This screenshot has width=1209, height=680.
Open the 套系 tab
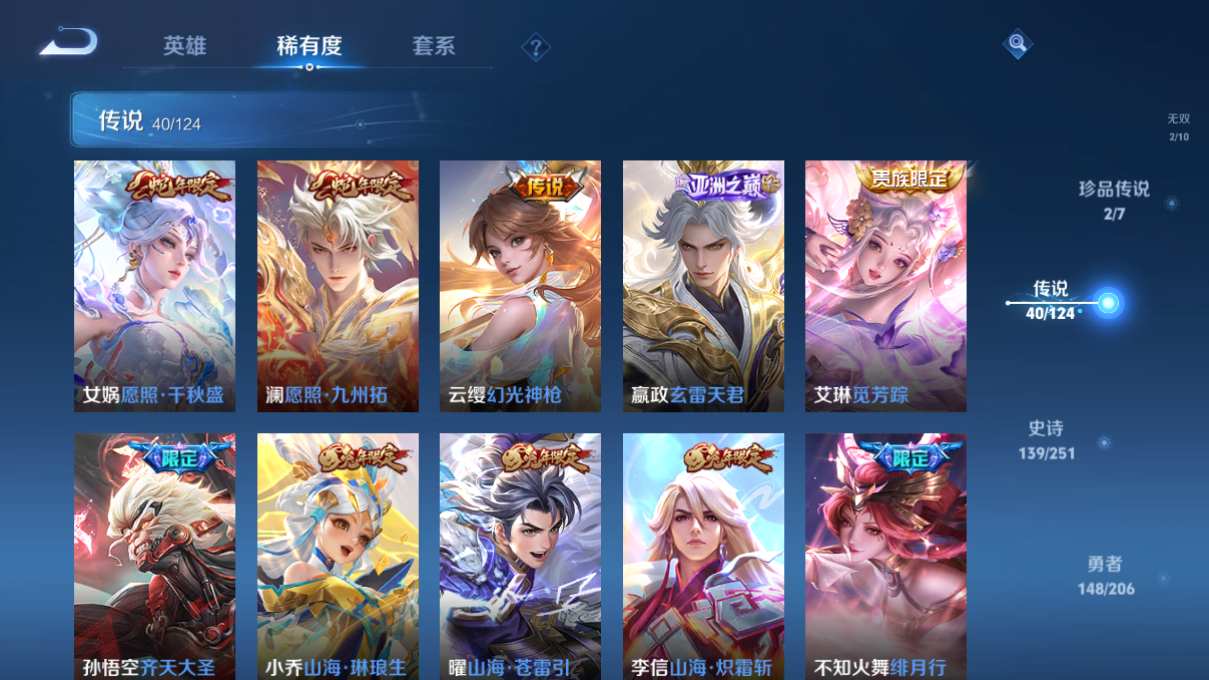(433, 46)
